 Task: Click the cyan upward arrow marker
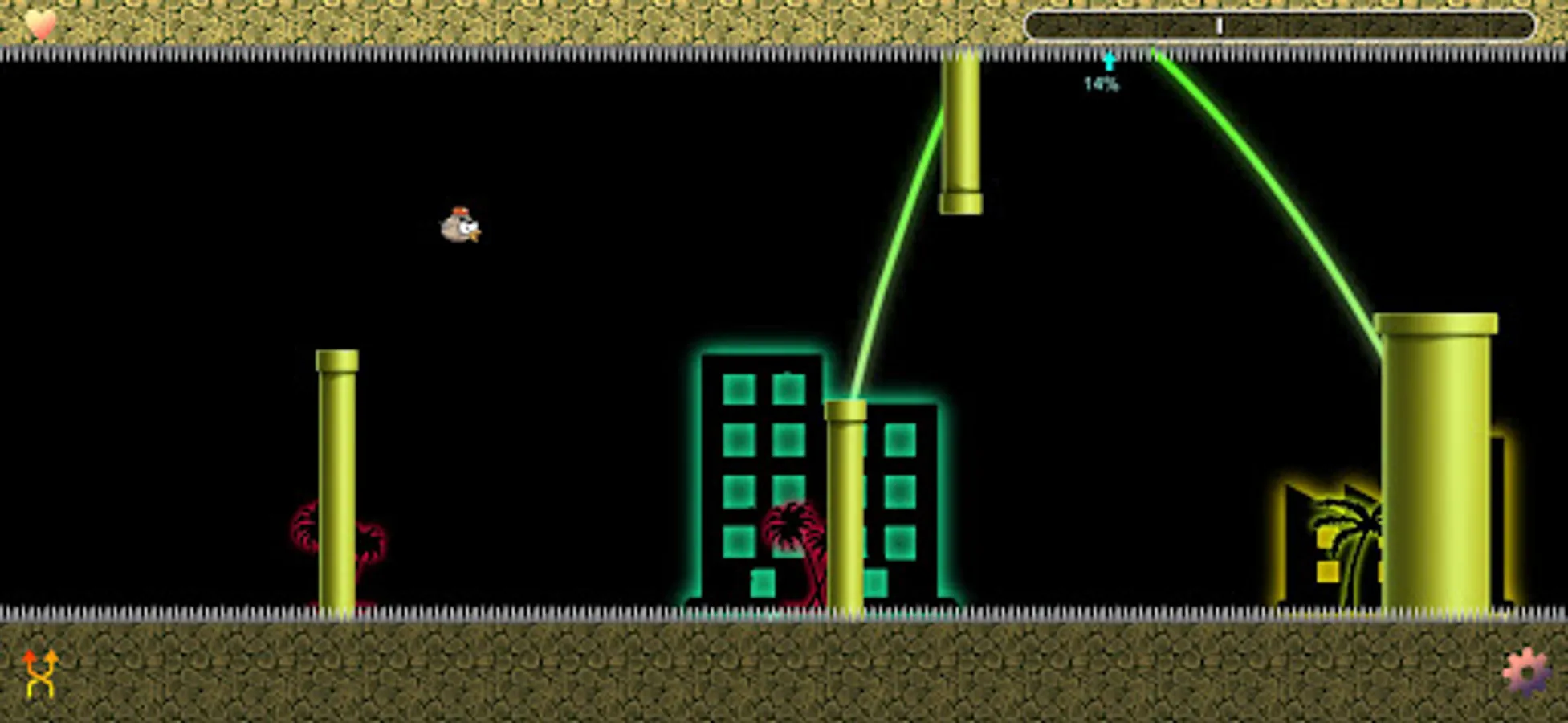pos(1109,61)
